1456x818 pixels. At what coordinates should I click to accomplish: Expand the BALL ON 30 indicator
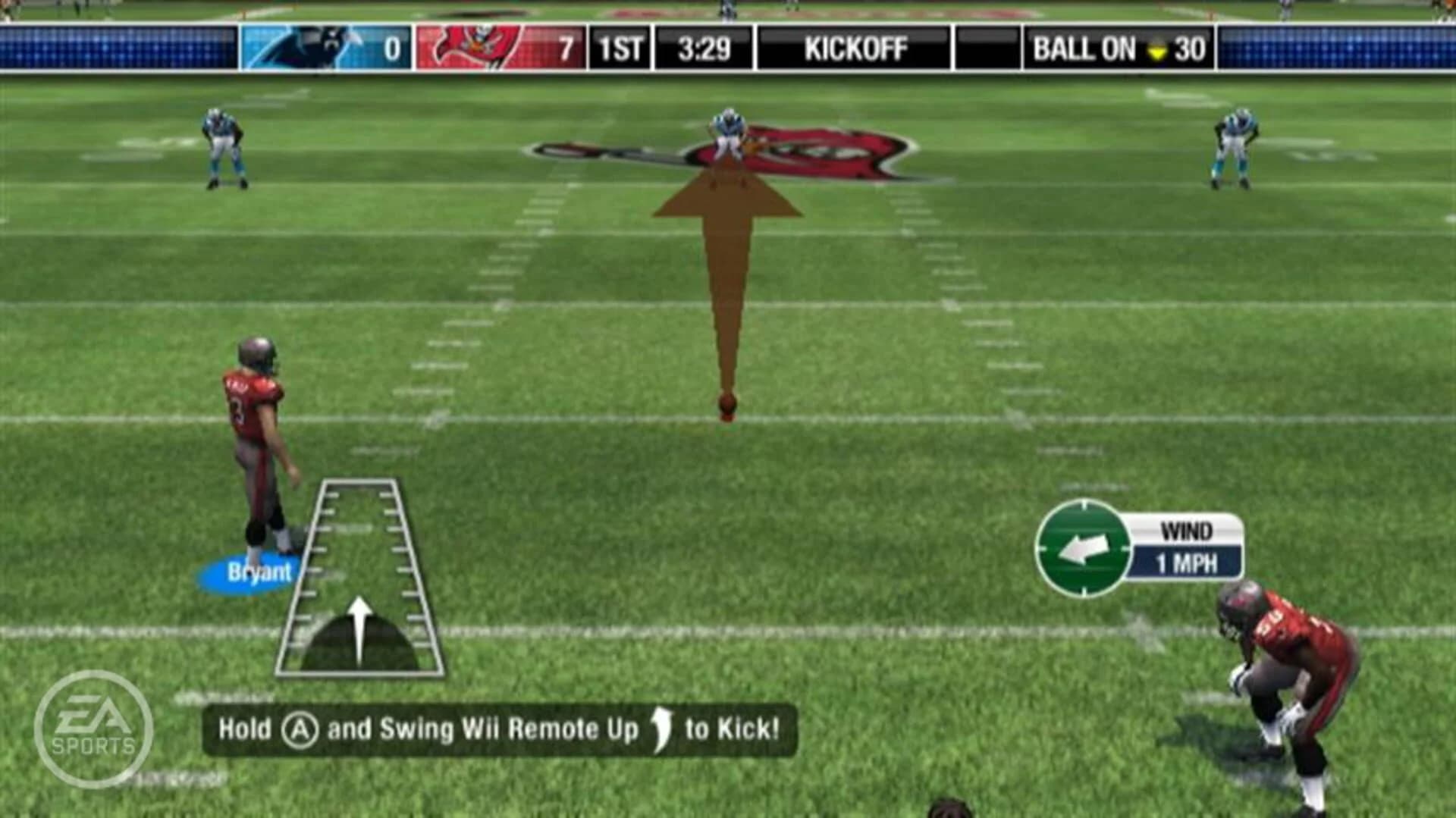click(x=1115, y=48)
